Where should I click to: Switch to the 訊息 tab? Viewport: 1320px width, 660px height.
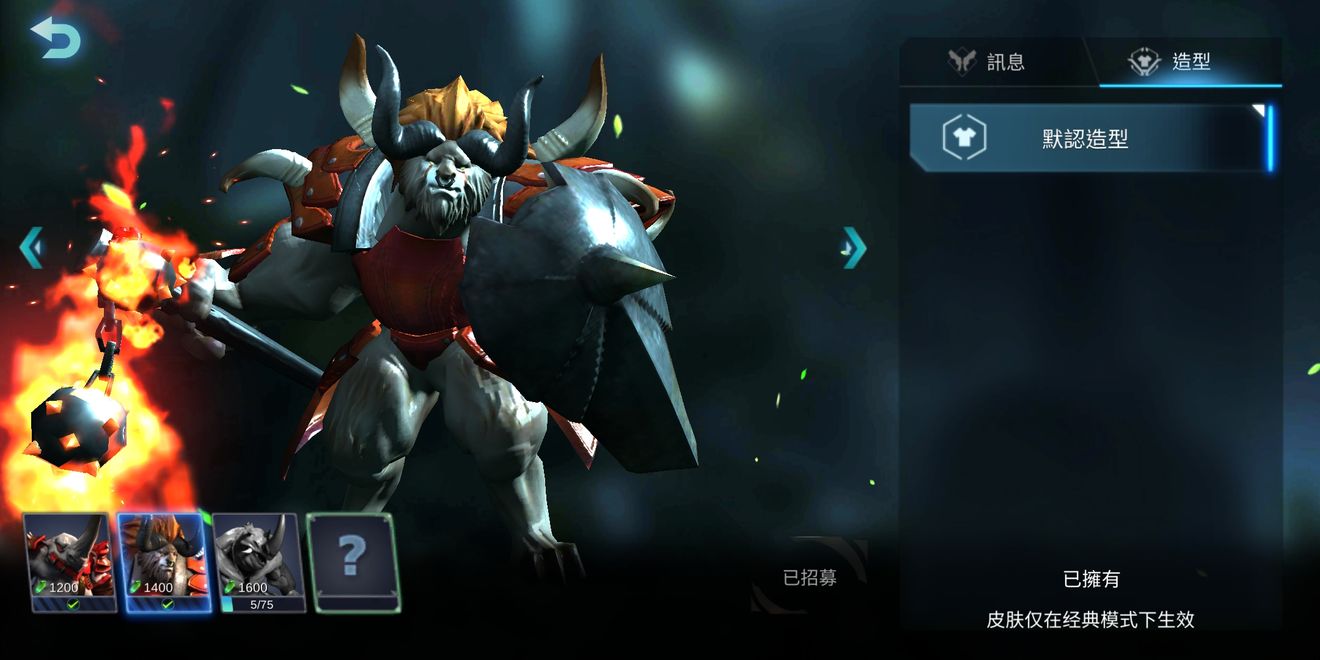(x=988, y=62)
